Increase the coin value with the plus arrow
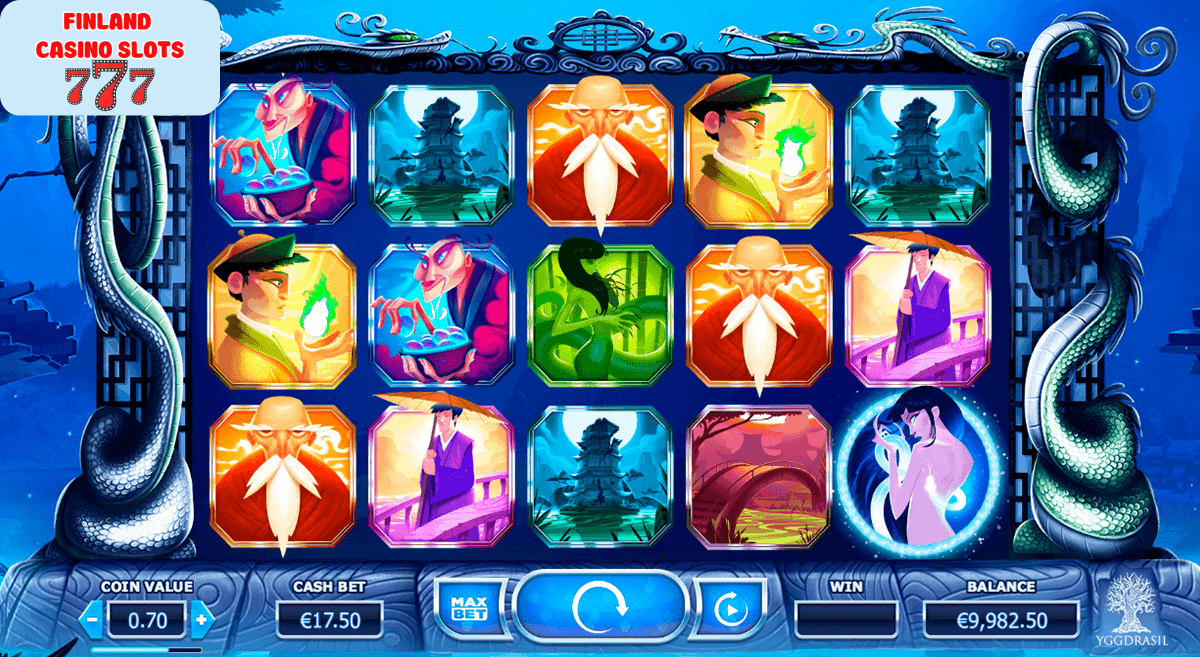The height and width of the screenshot is (657, 1200). click(x=202, y=619)
